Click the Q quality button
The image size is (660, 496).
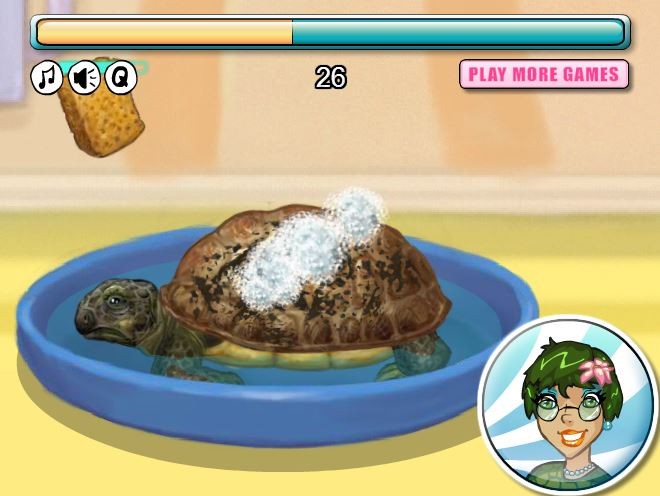(x=120, y=76)
